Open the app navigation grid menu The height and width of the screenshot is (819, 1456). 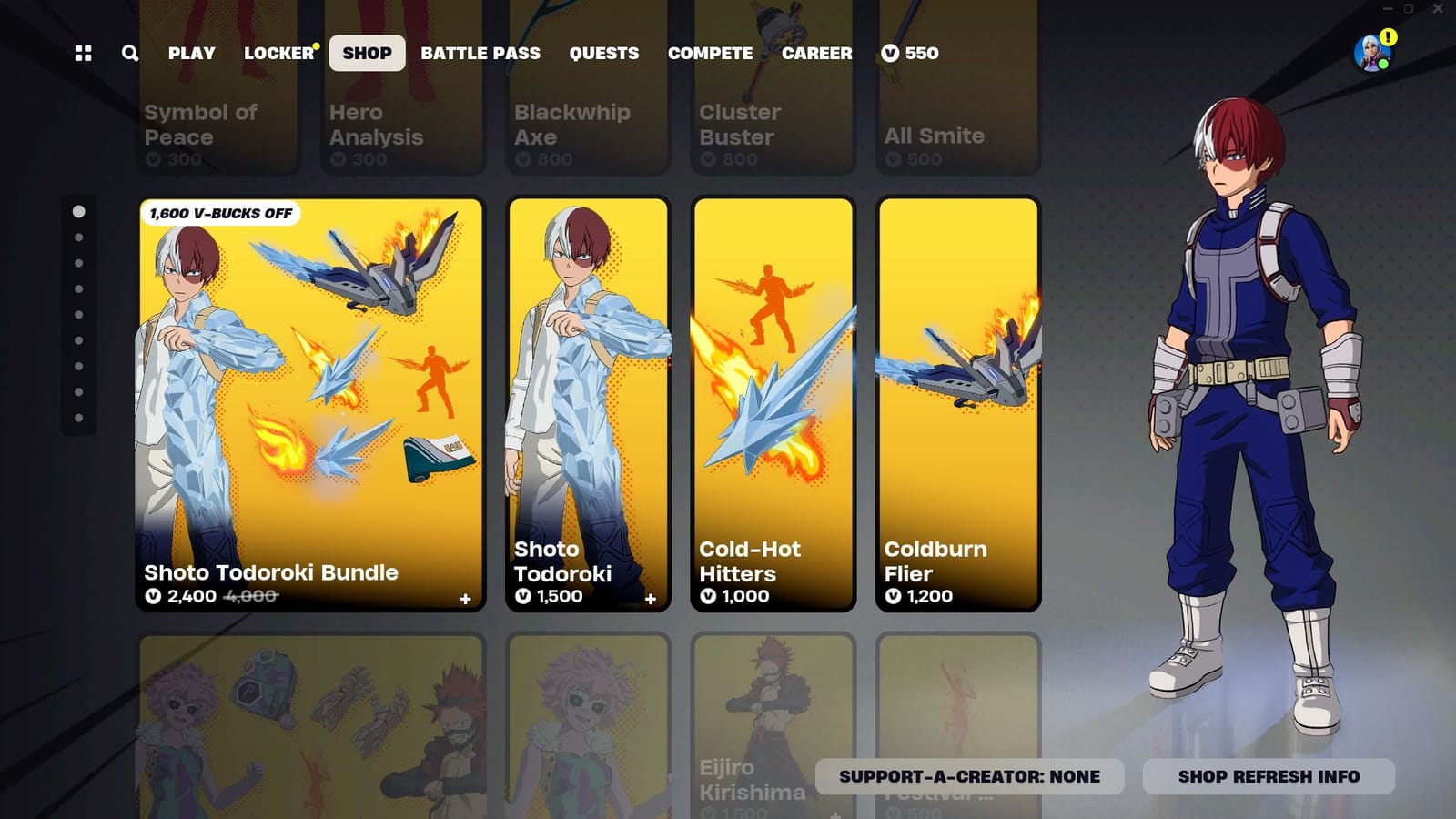tap(83, 54)
